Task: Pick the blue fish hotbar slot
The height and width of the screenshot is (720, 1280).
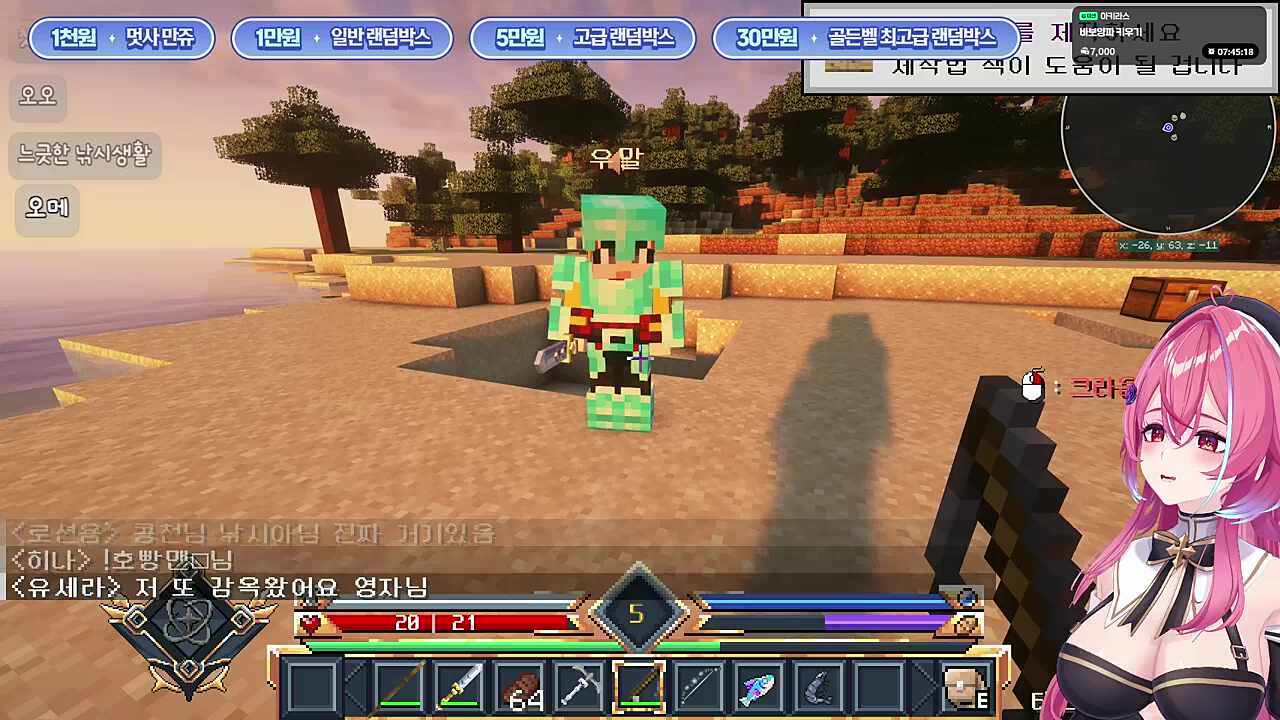Action: point(758,687)
